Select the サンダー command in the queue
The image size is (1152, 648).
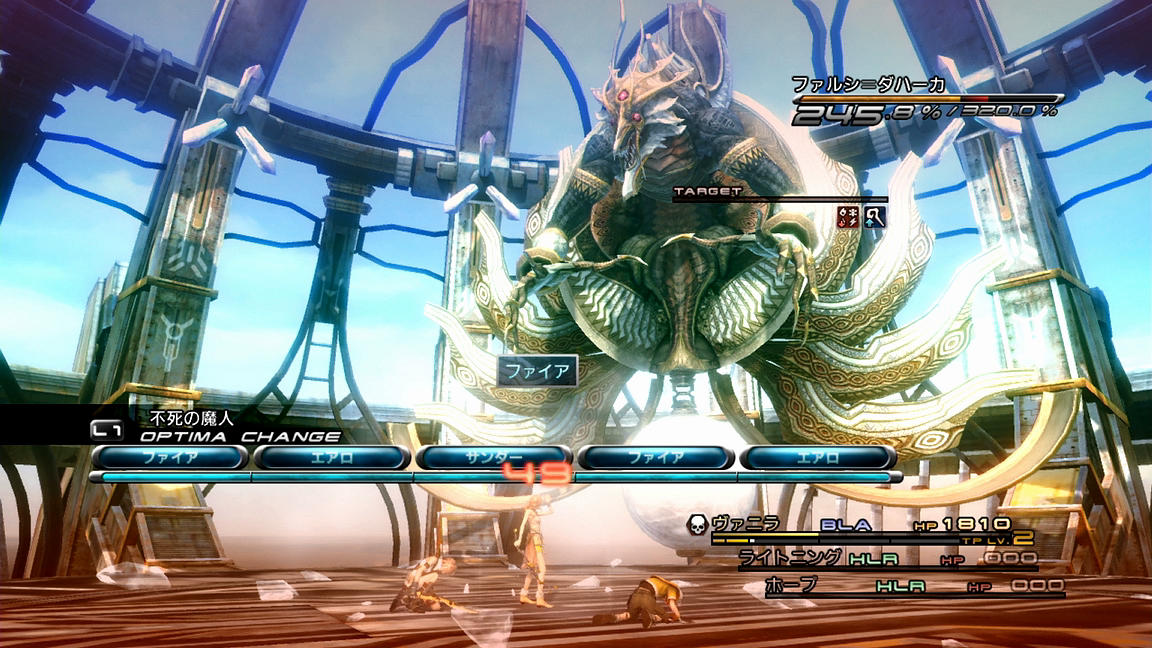coord(494,457)
